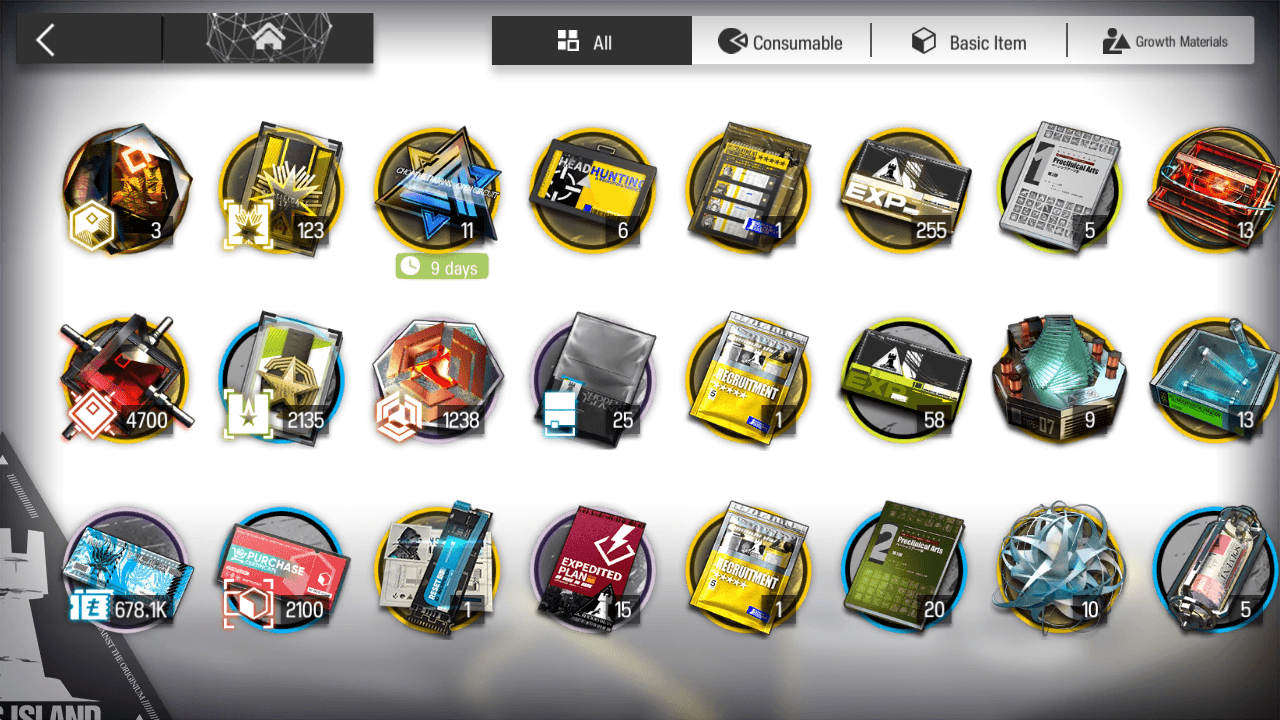Choose the item with 4700 count
Screen dimensions: 1280x720
(126, 379)
